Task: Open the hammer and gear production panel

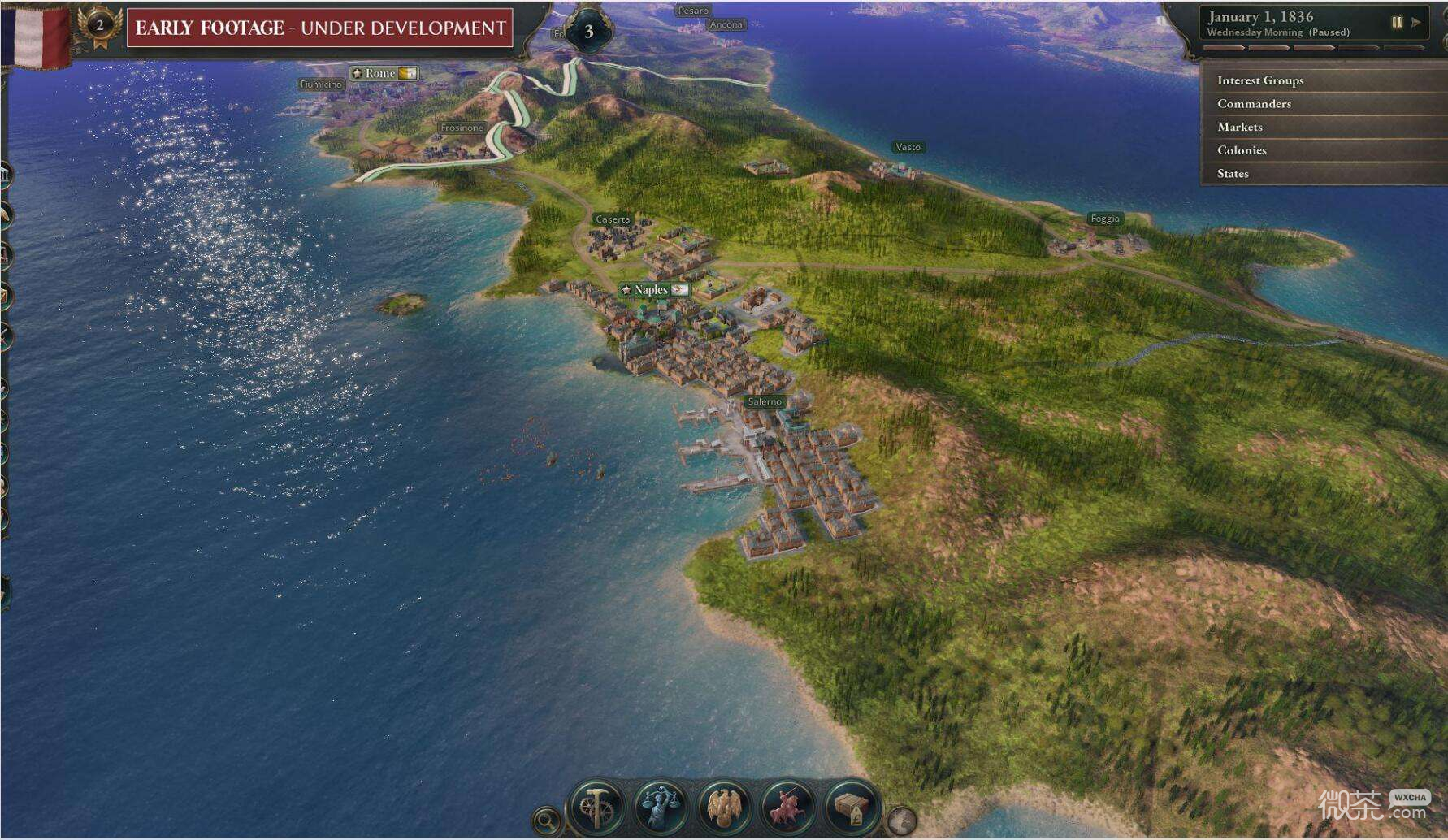Action: 596,806
